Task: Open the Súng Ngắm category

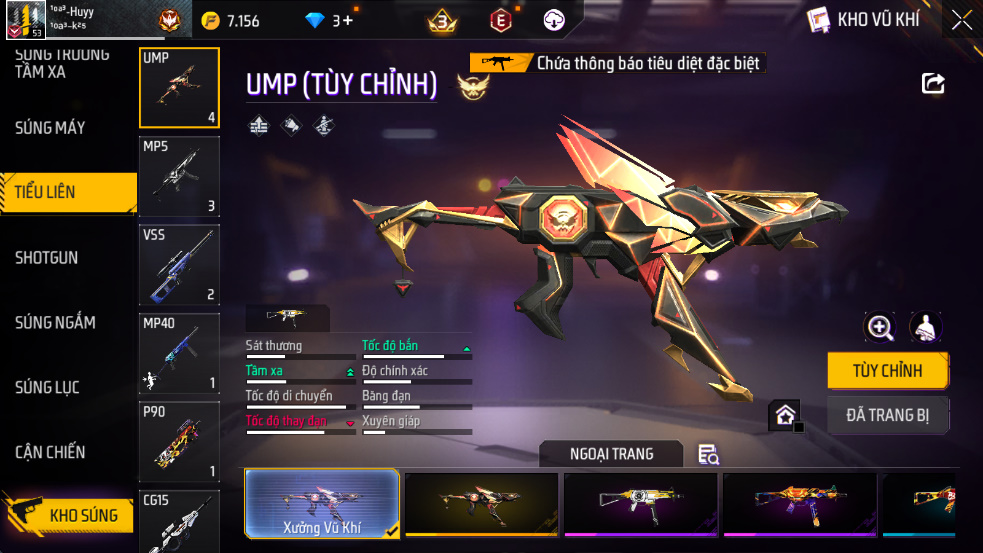Action: (x=55, y=322)
